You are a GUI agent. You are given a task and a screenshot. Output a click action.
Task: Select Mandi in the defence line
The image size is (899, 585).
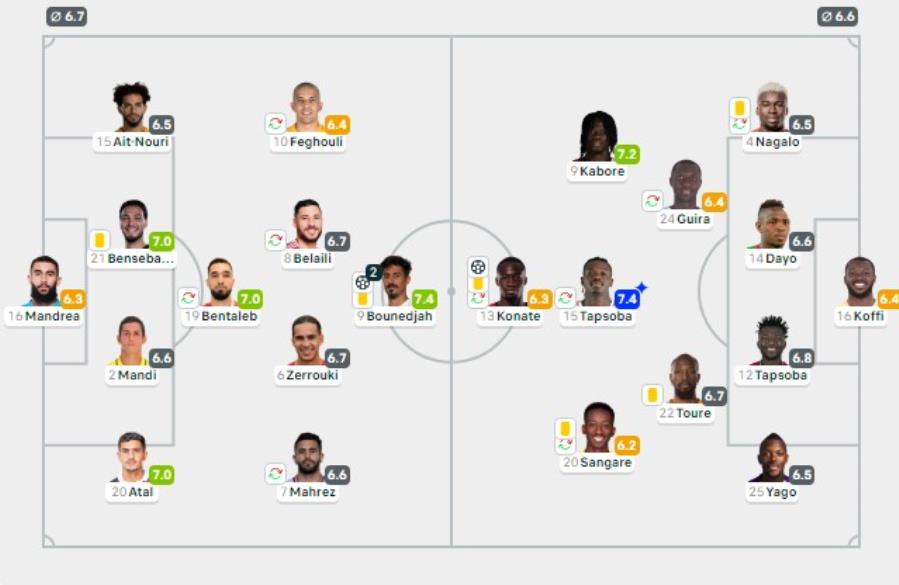tap(131, 342)
